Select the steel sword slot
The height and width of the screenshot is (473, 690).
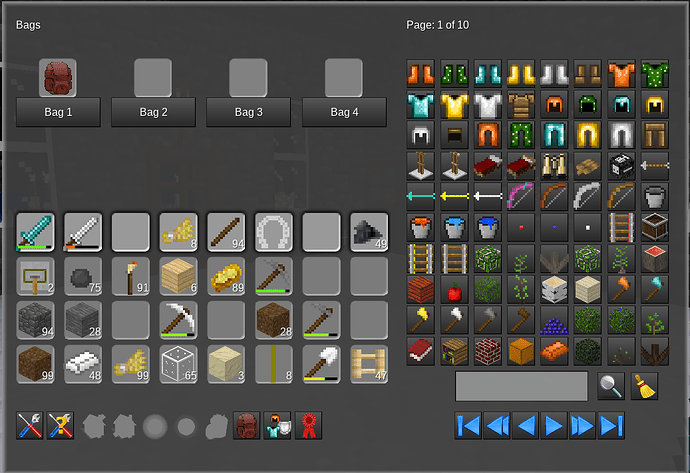click(x=83, y=231)
